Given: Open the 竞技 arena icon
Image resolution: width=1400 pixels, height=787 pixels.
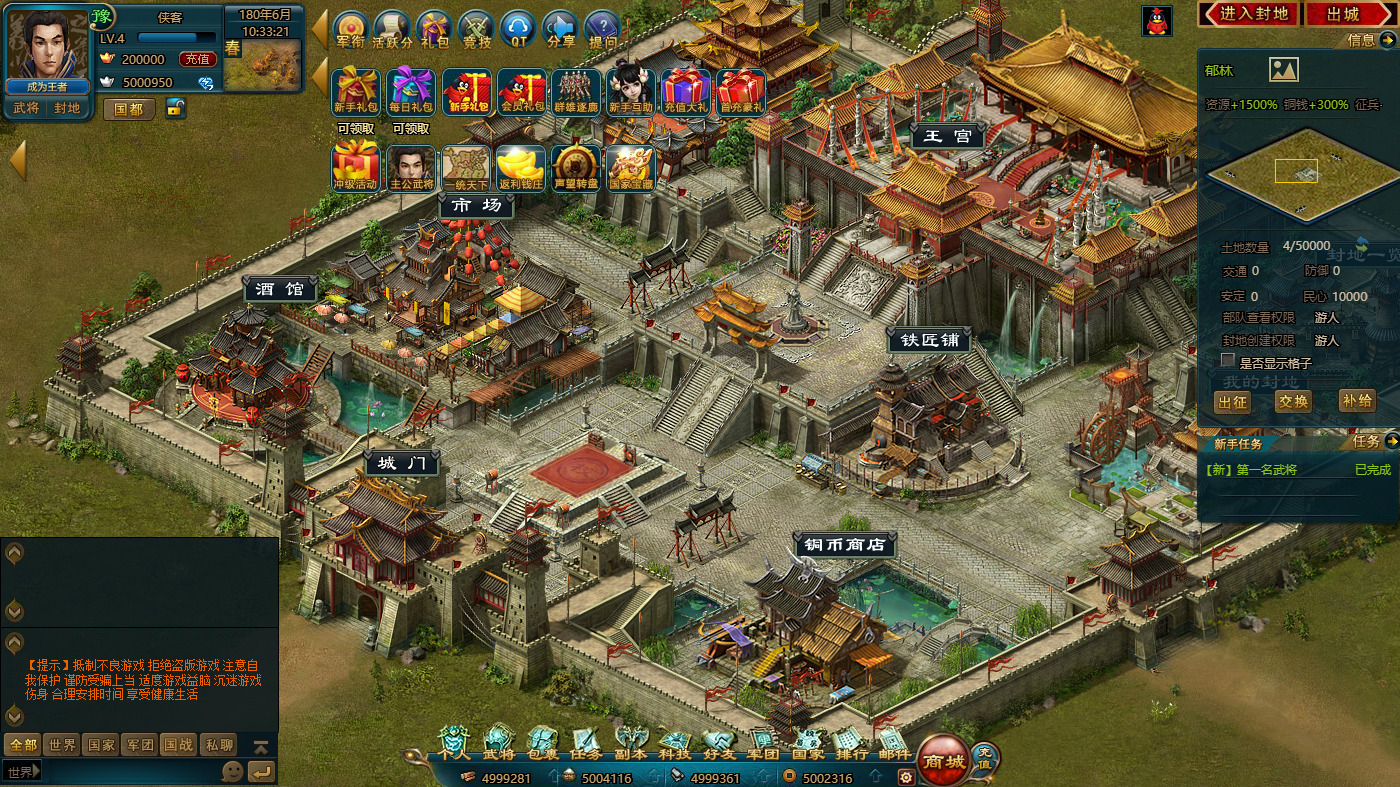Looking at the screenshot, I should point(477,30).
